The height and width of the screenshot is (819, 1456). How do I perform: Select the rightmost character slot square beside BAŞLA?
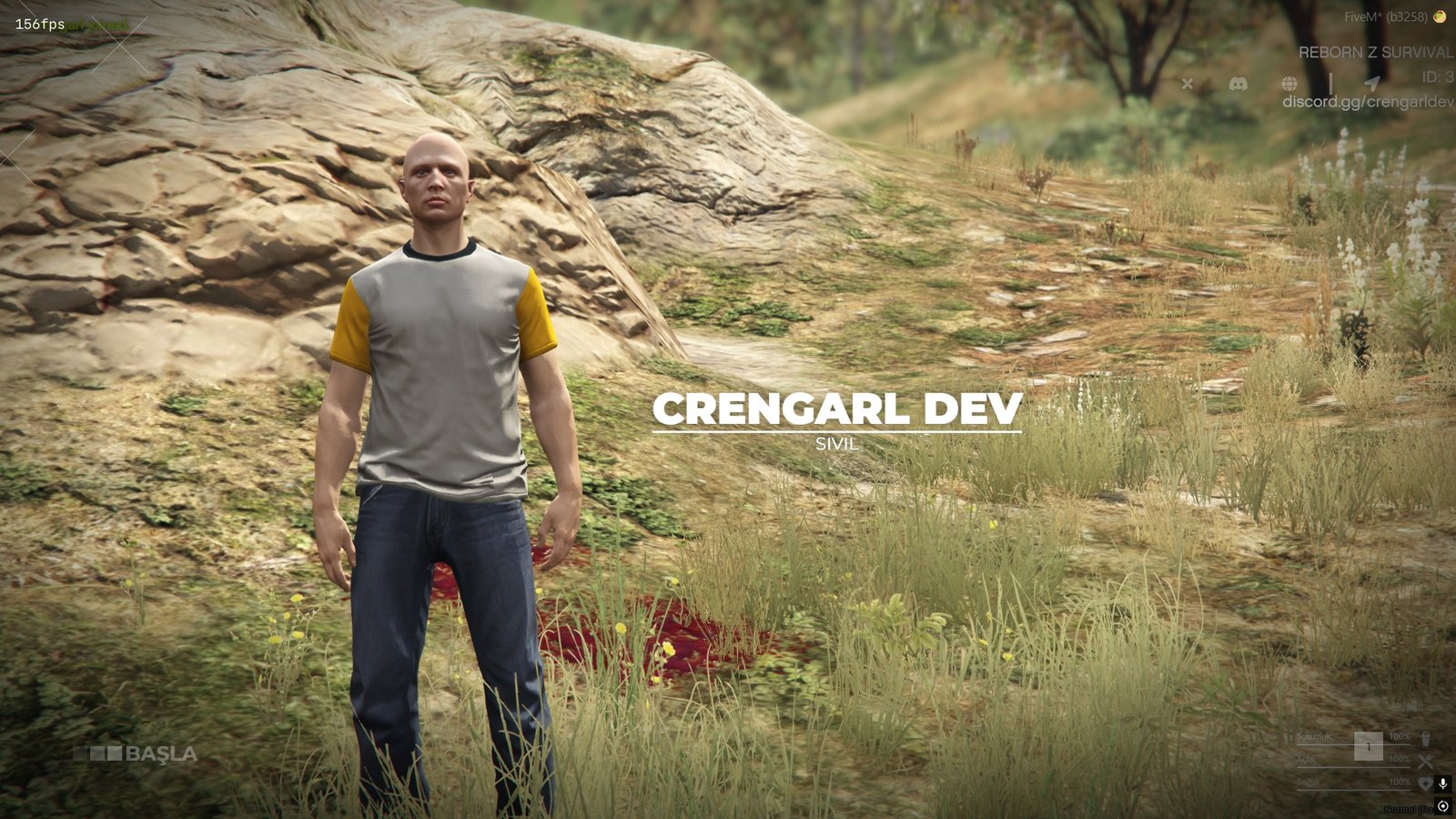[x=115, y=753]
